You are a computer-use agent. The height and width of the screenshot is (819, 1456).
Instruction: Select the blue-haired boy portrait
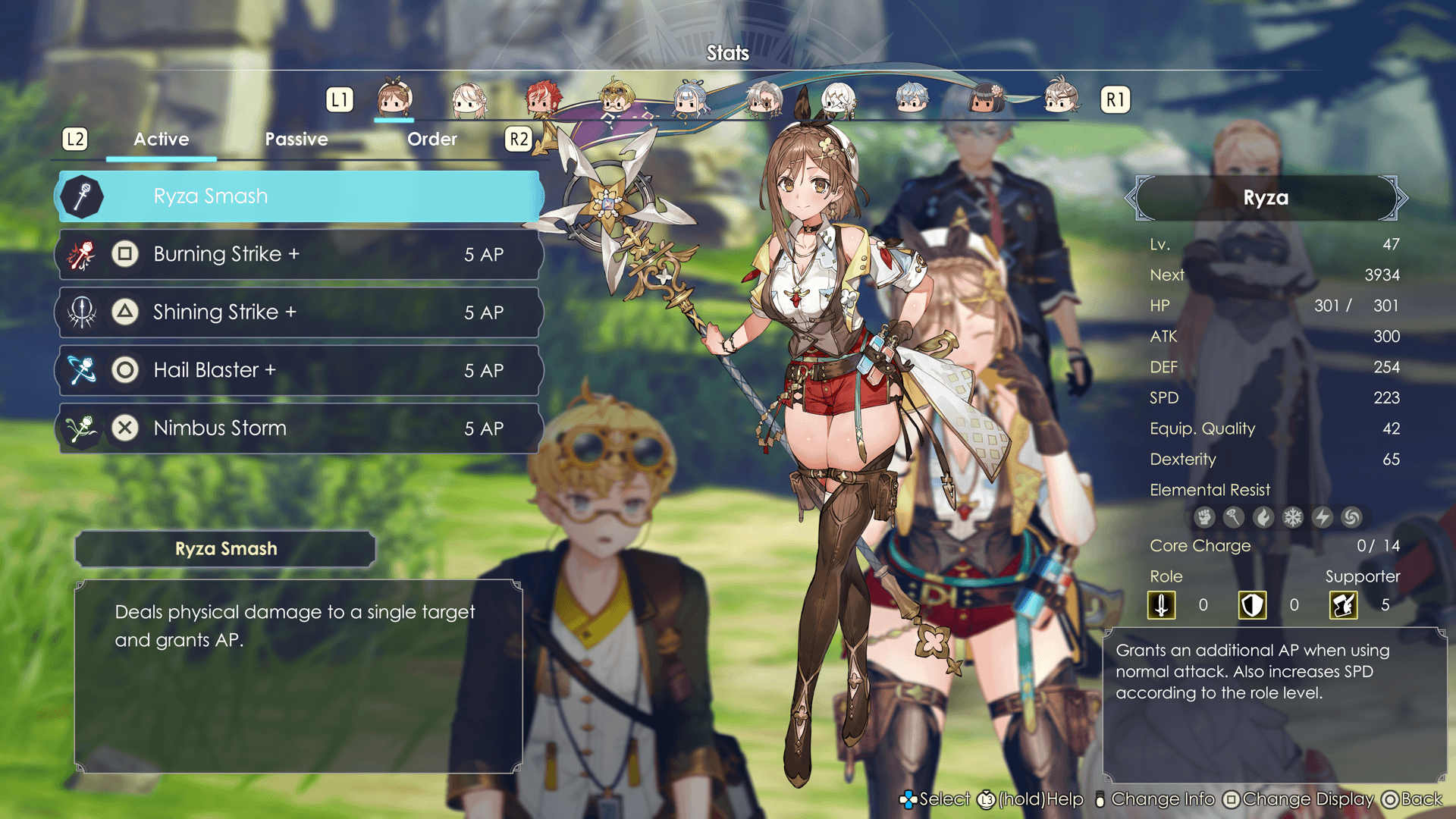click(x=911, y=99)
